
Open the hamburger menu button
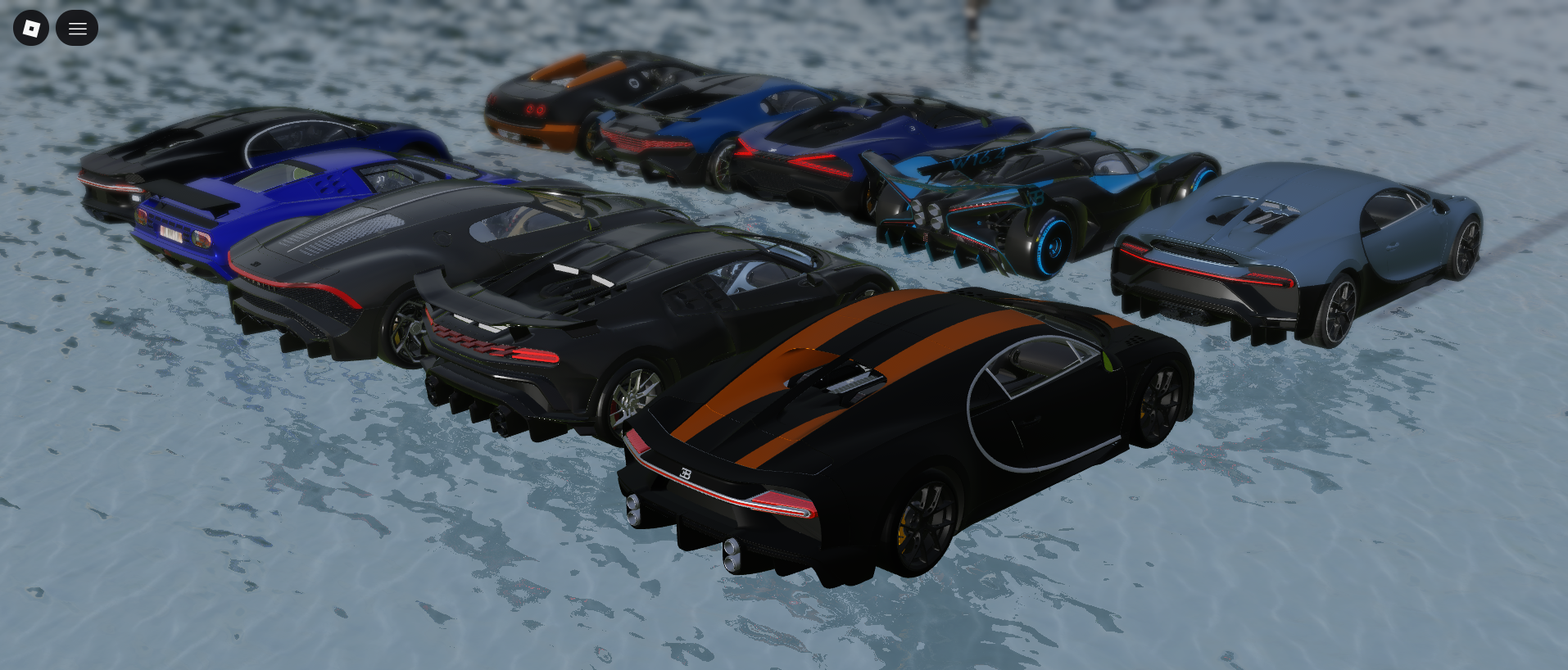77,29
